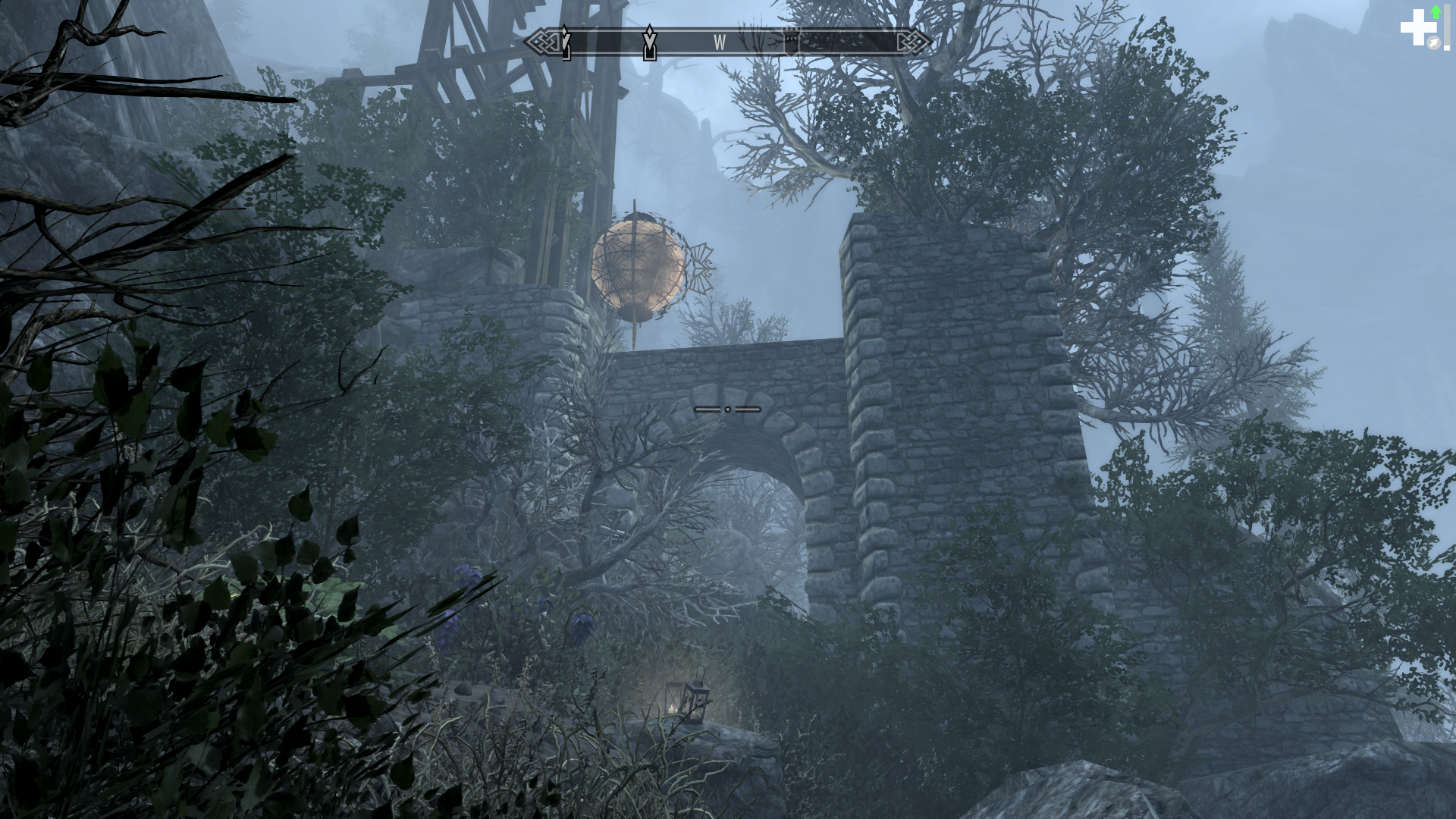Click the tower-shaped fort marker on the compass

click(791, 40)
